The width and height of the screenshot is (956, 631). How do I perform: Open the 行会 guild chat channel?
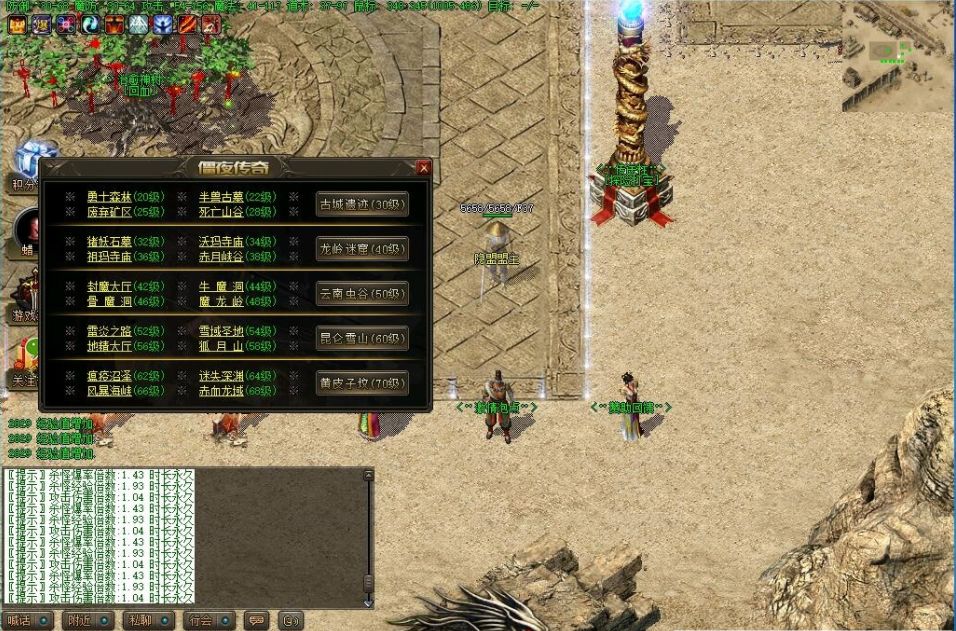point(209,620)
